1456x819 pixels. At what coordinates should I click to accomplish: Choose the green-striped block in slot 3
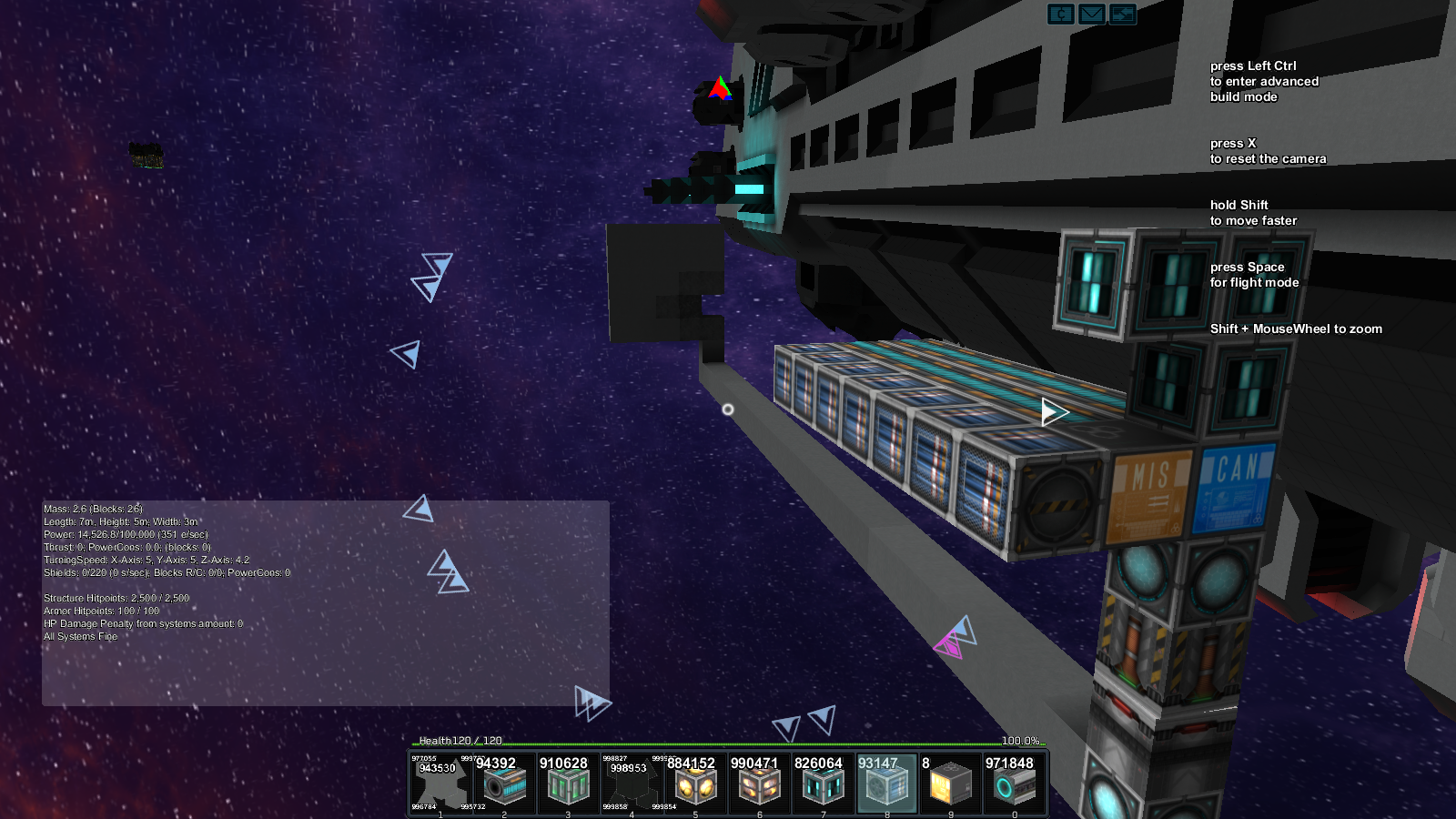pyautogui.click(x=568, y=784)
